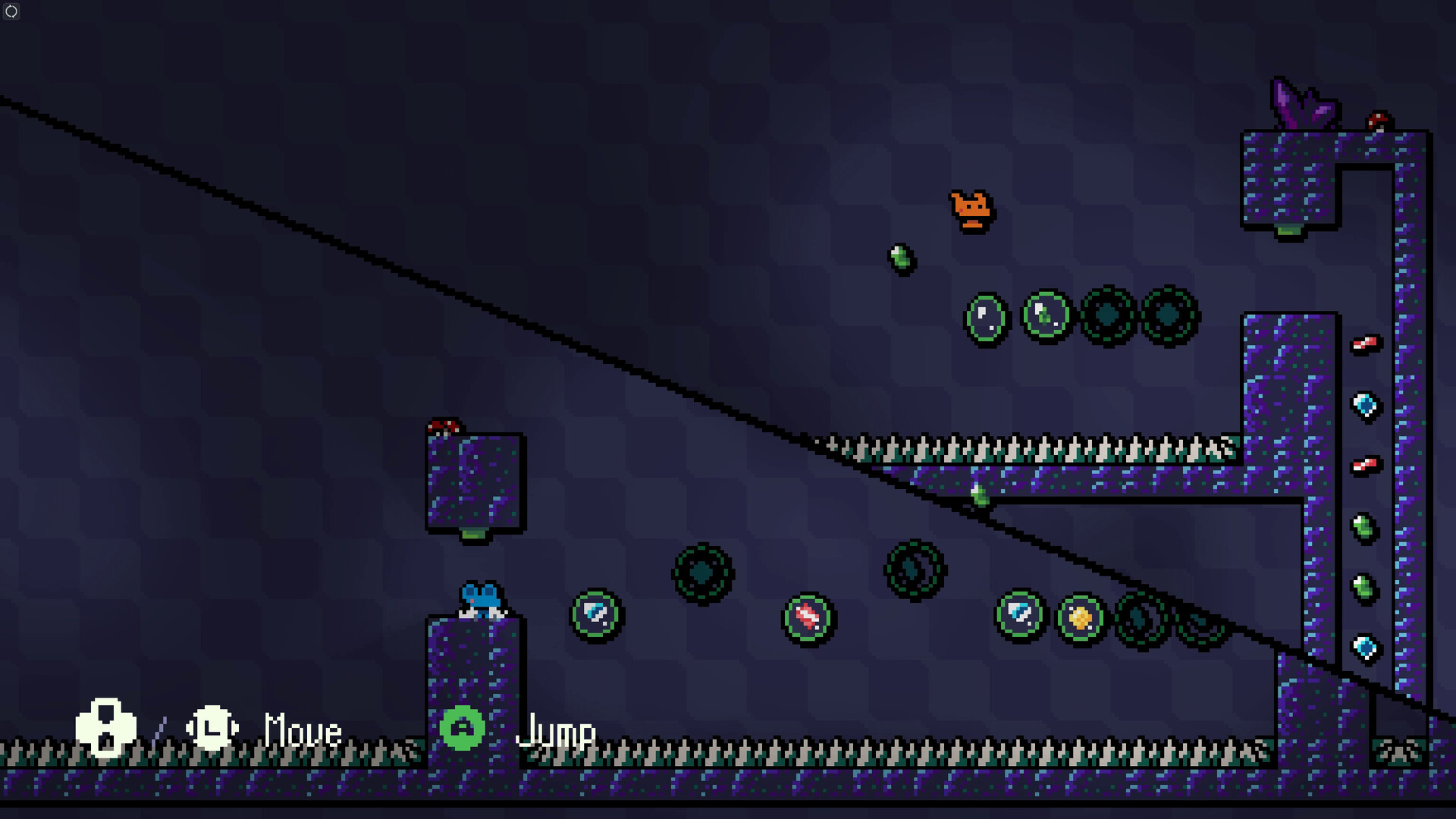Click the Jump control label
The width and height of the screenshot is (1456, 819).
(557, 730)
